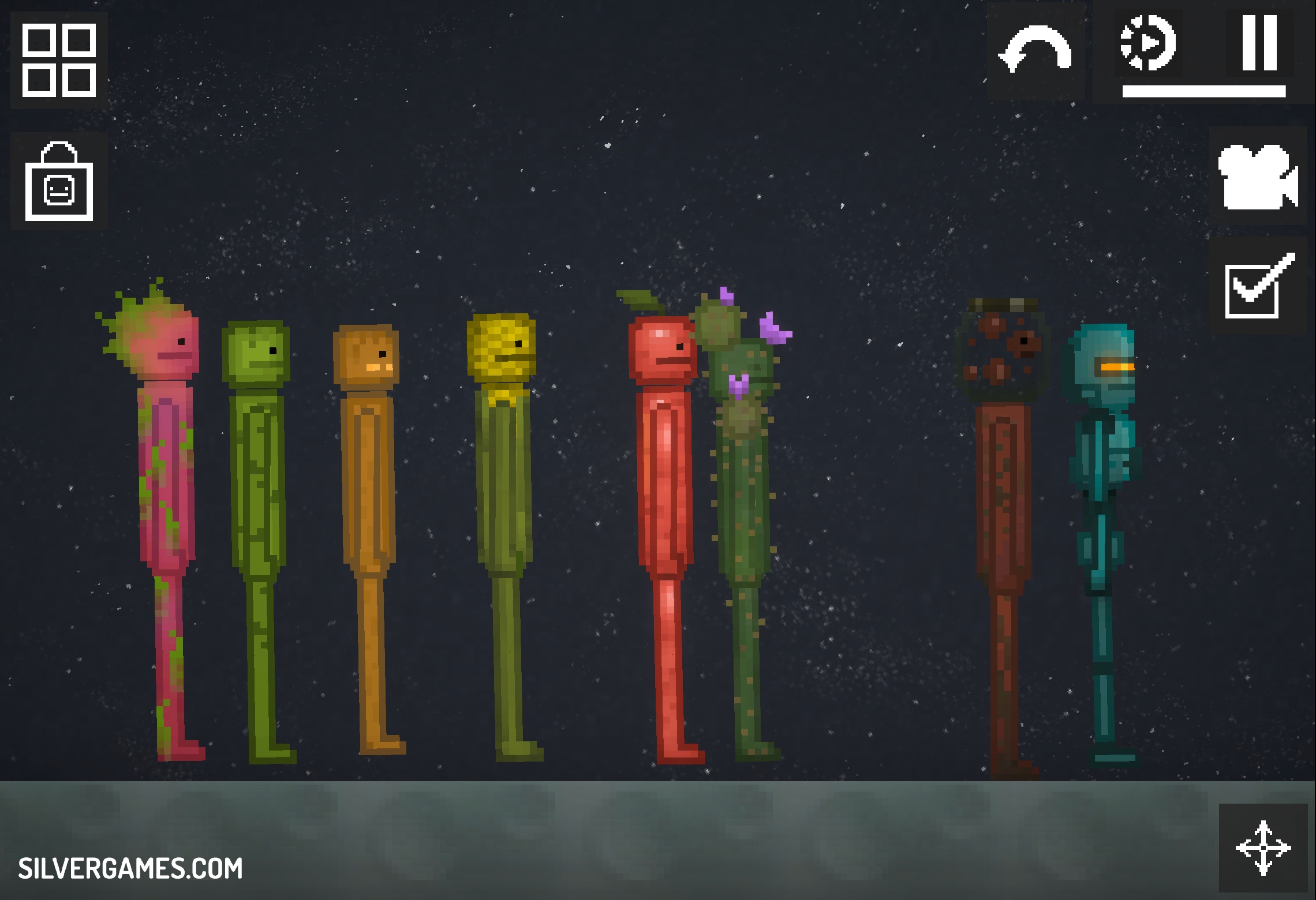Image resolution: width=1316 pixels, height=900 pixels.
Task: Activate the slow-motion playback button
Action: click(x=1147, y=44)
